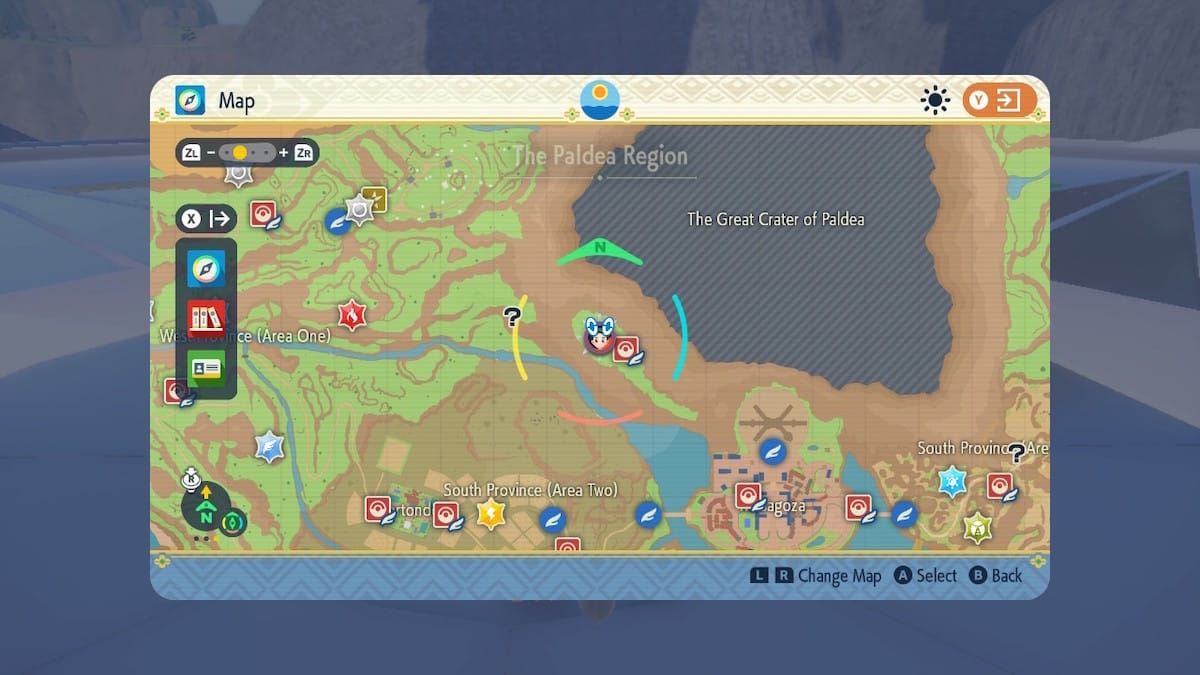The image size is (1200, 675).
Task: Click the question mark in South Province label
Action: point(1017,452)
